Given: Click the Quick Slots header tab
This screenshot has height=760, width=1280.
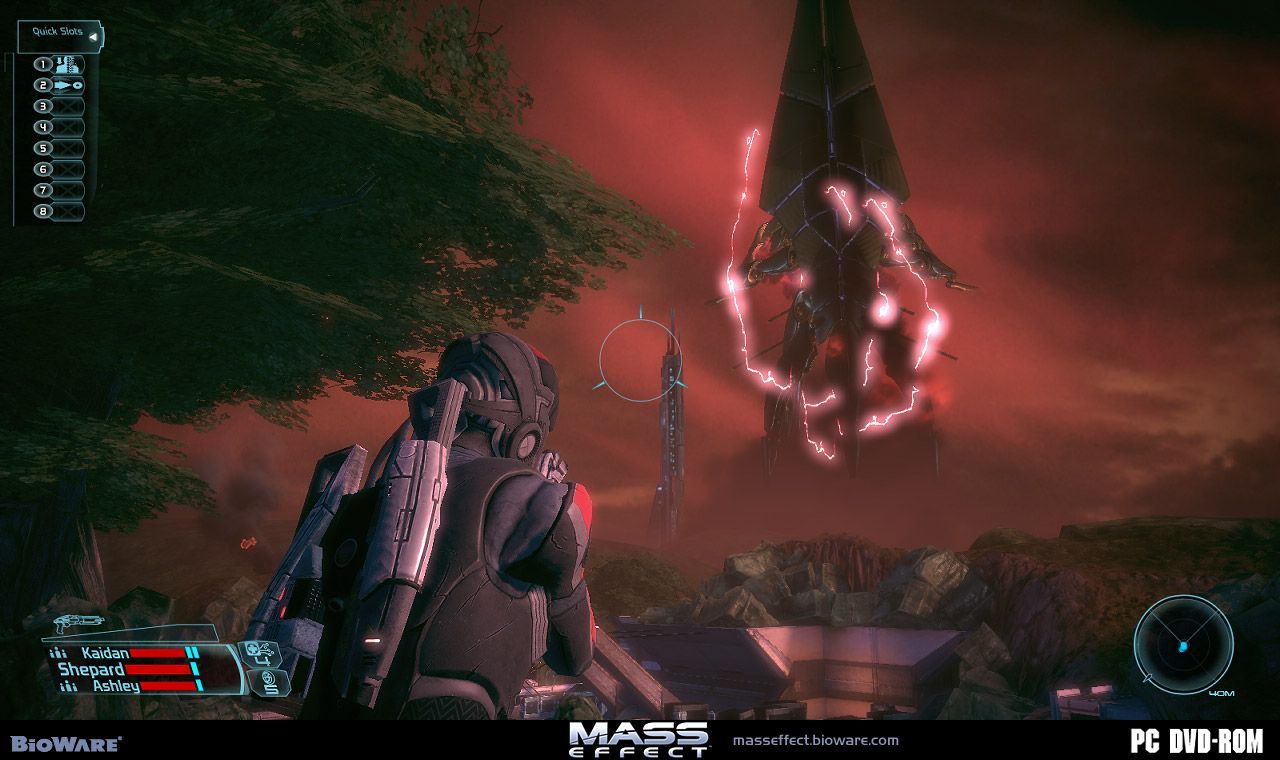Looking at the screenshot, I should coord(57,30).
